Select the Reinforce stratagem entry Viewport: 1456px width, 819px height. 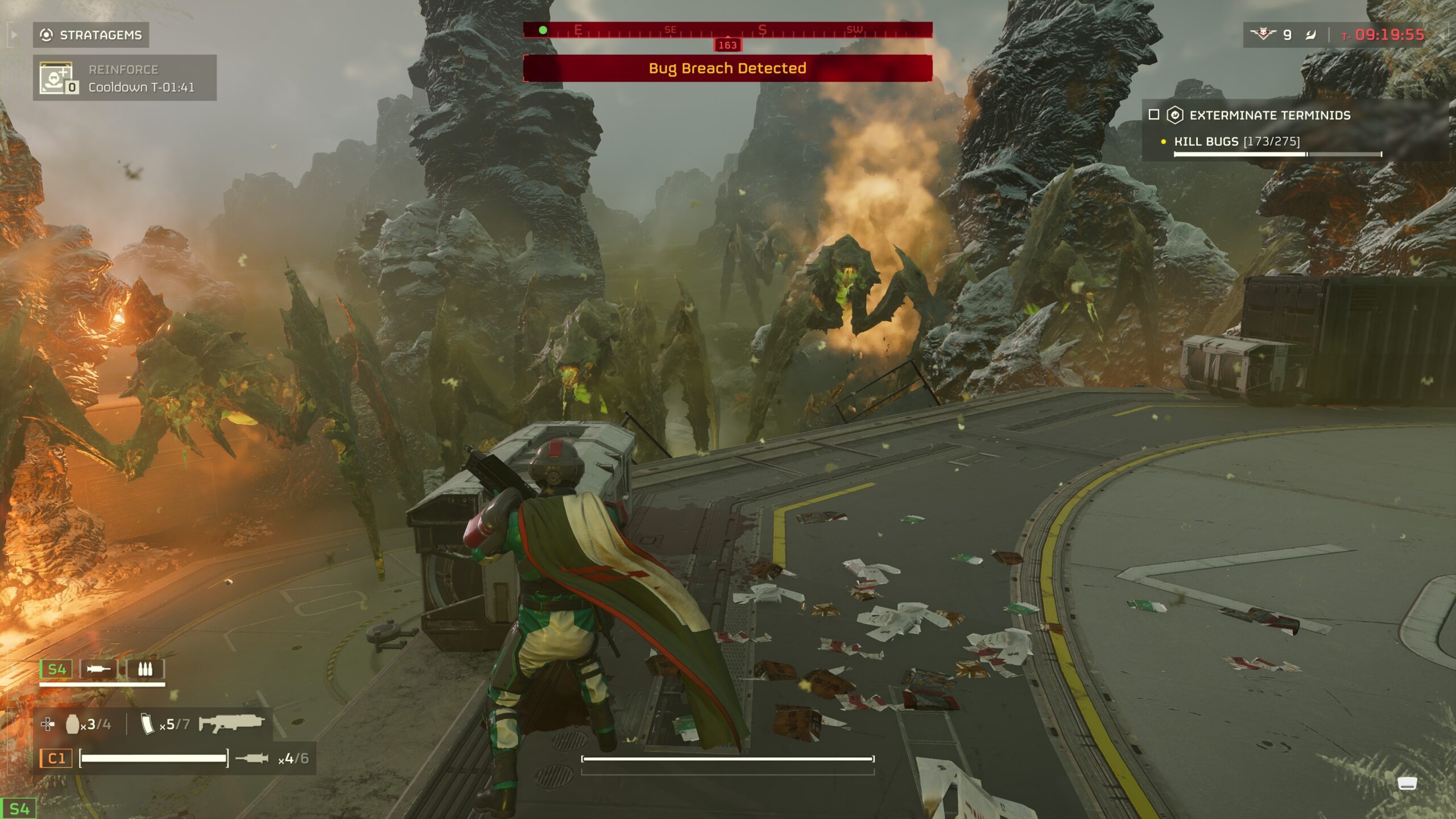click(125, 78)
